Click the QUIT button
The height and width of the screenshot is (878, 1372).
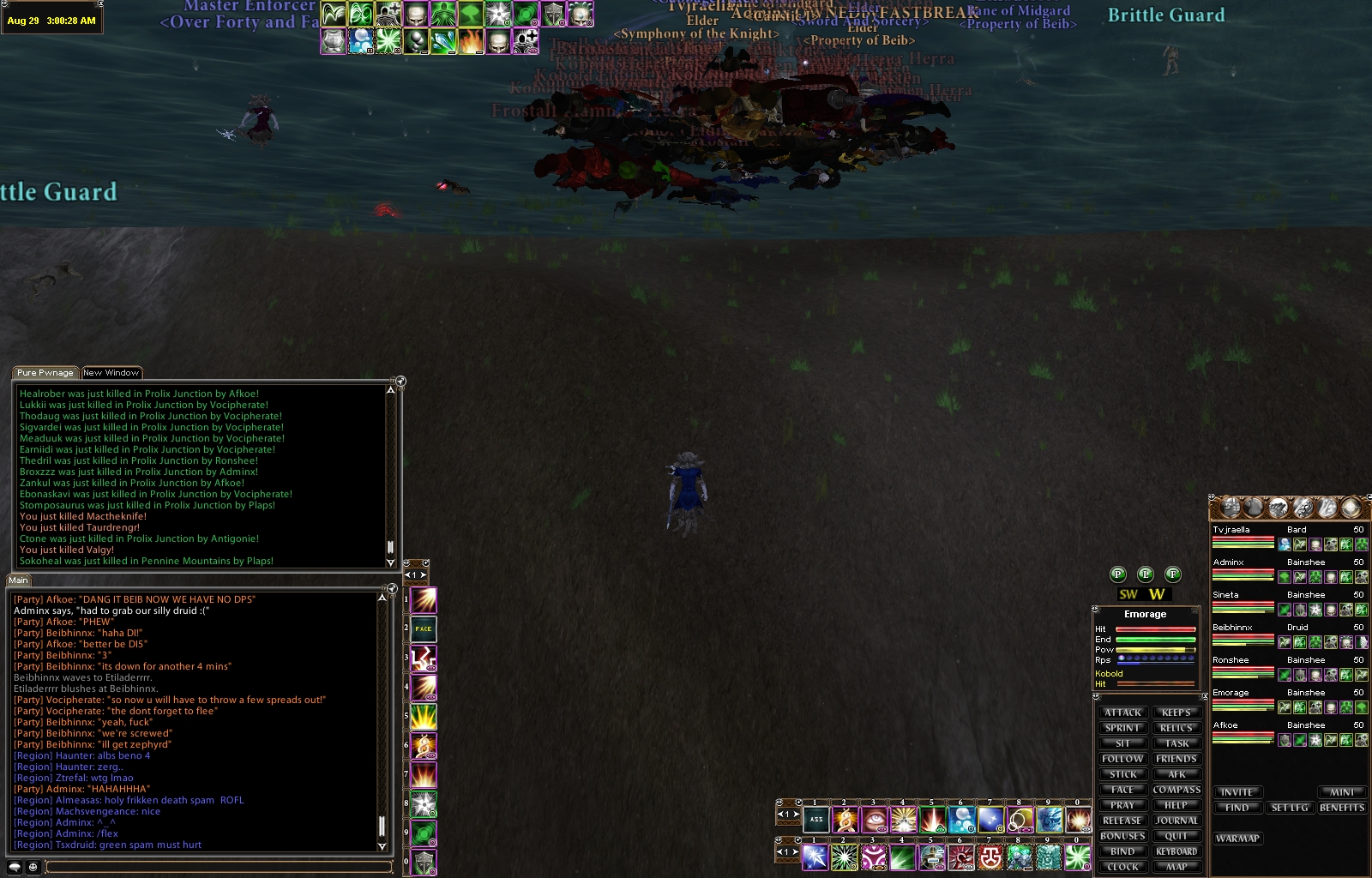(x=1176, y=836)
